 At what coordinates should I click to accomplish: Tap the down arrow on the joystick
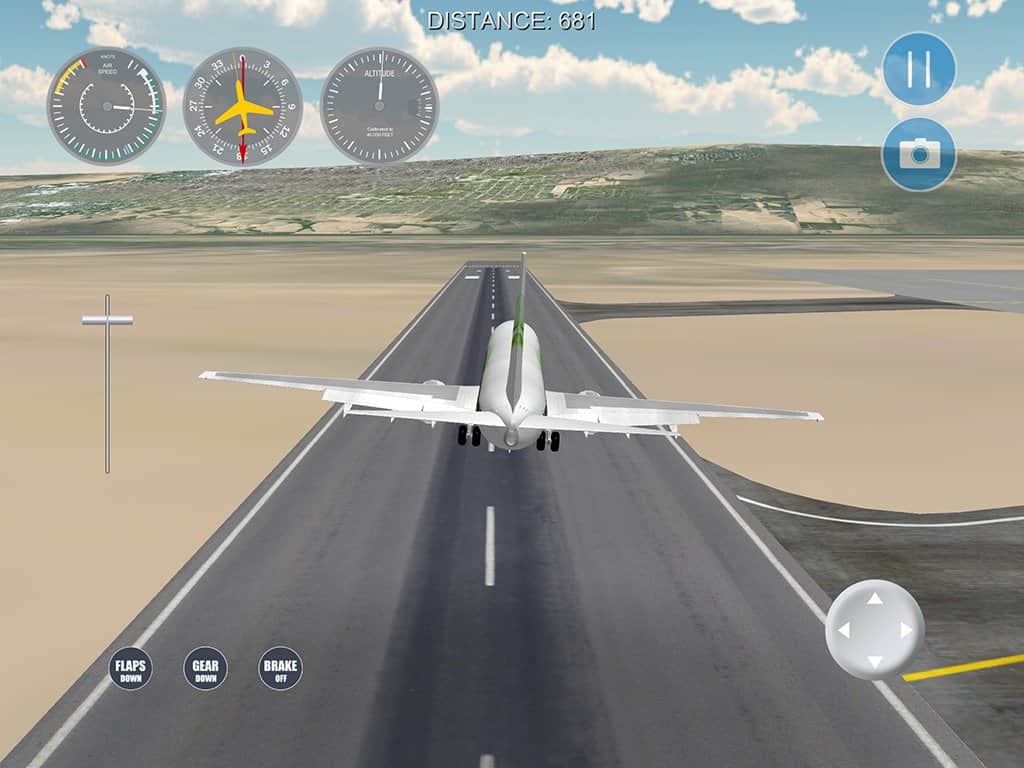pos(875,662)
